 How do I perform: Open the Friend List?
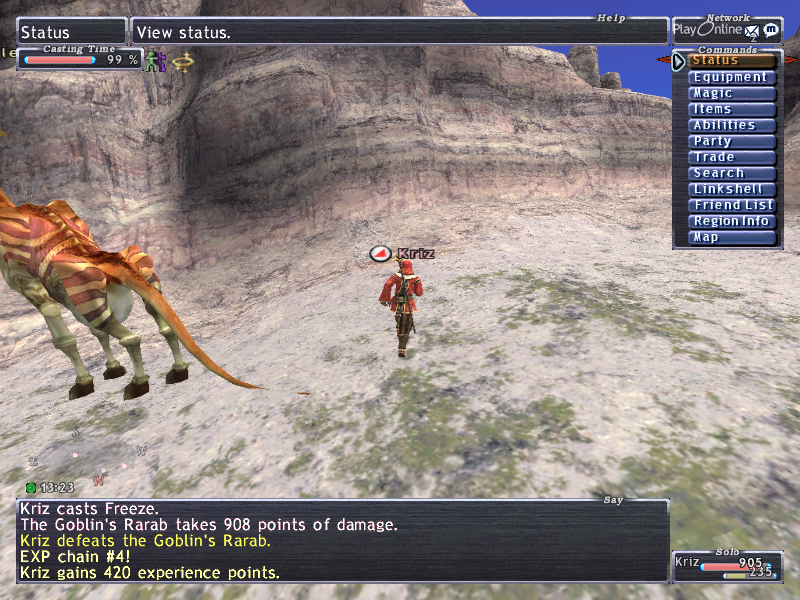(733, 205)
